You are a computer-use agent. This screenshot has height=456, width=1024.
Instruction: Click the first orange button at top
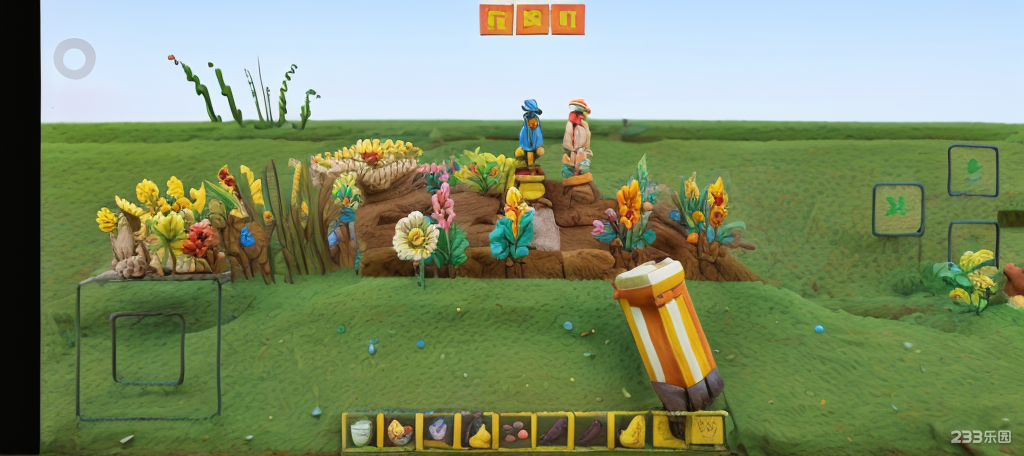click(x=496, y=19)
